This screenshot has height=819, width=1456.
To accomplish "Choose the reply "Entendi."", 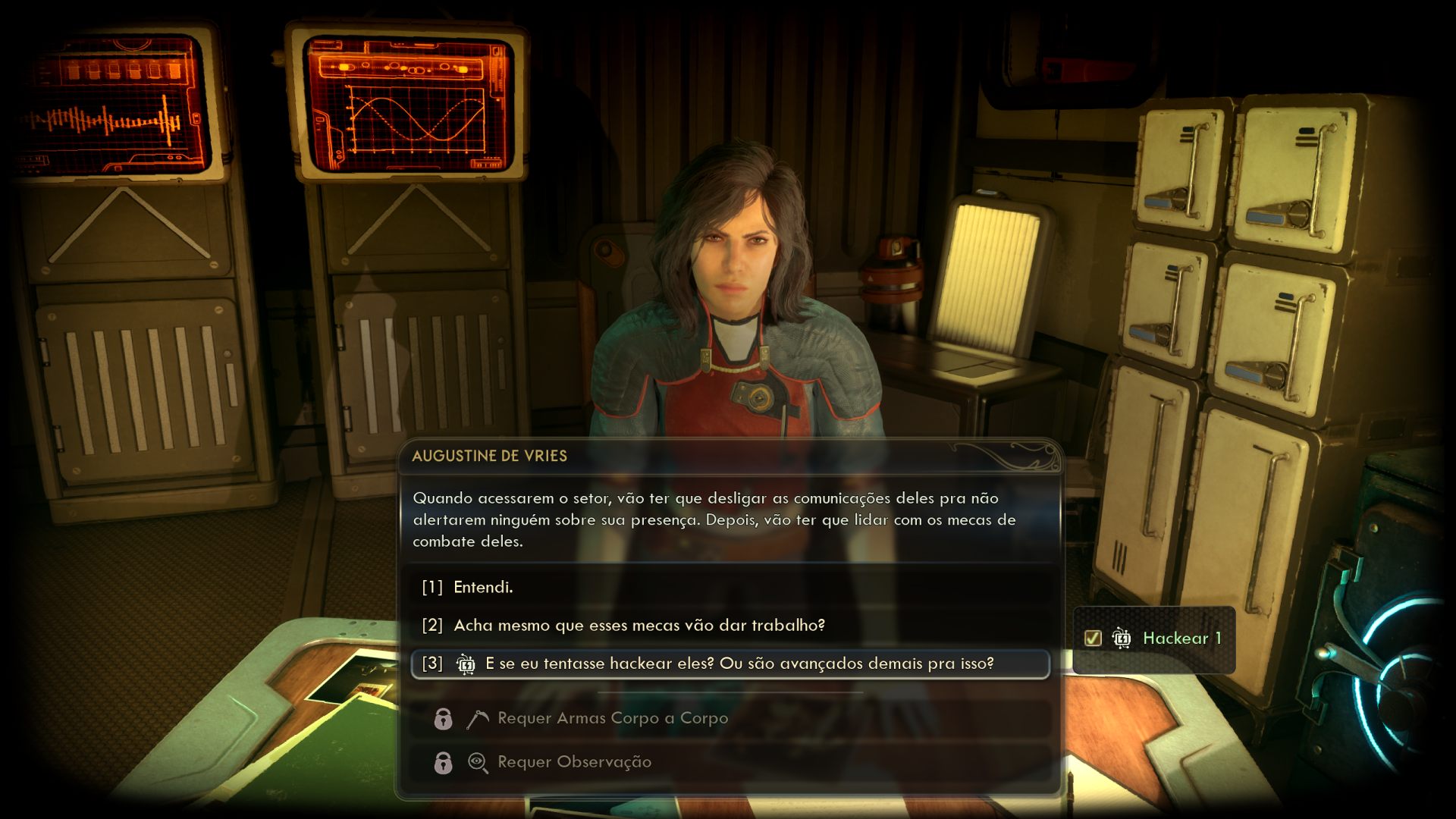I will (483, 587).
